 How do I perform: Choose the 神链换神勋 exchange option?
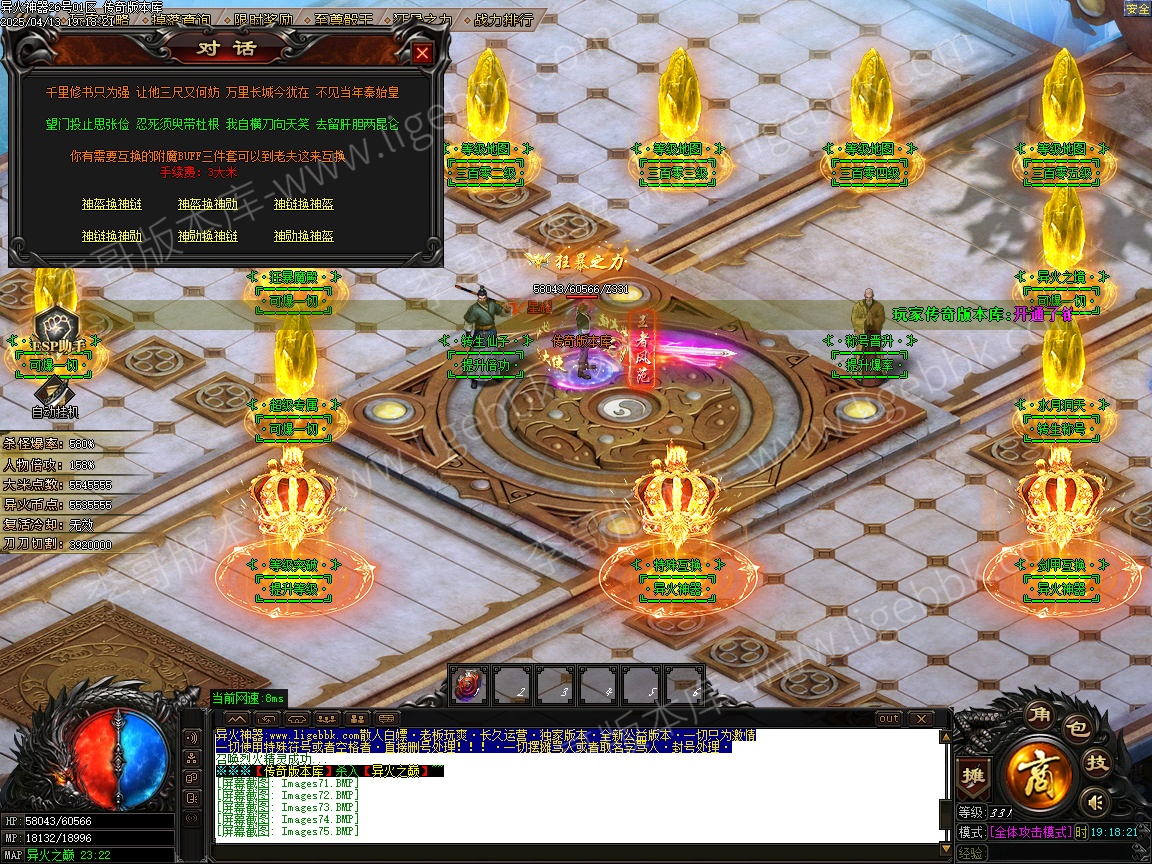[111, 236]
